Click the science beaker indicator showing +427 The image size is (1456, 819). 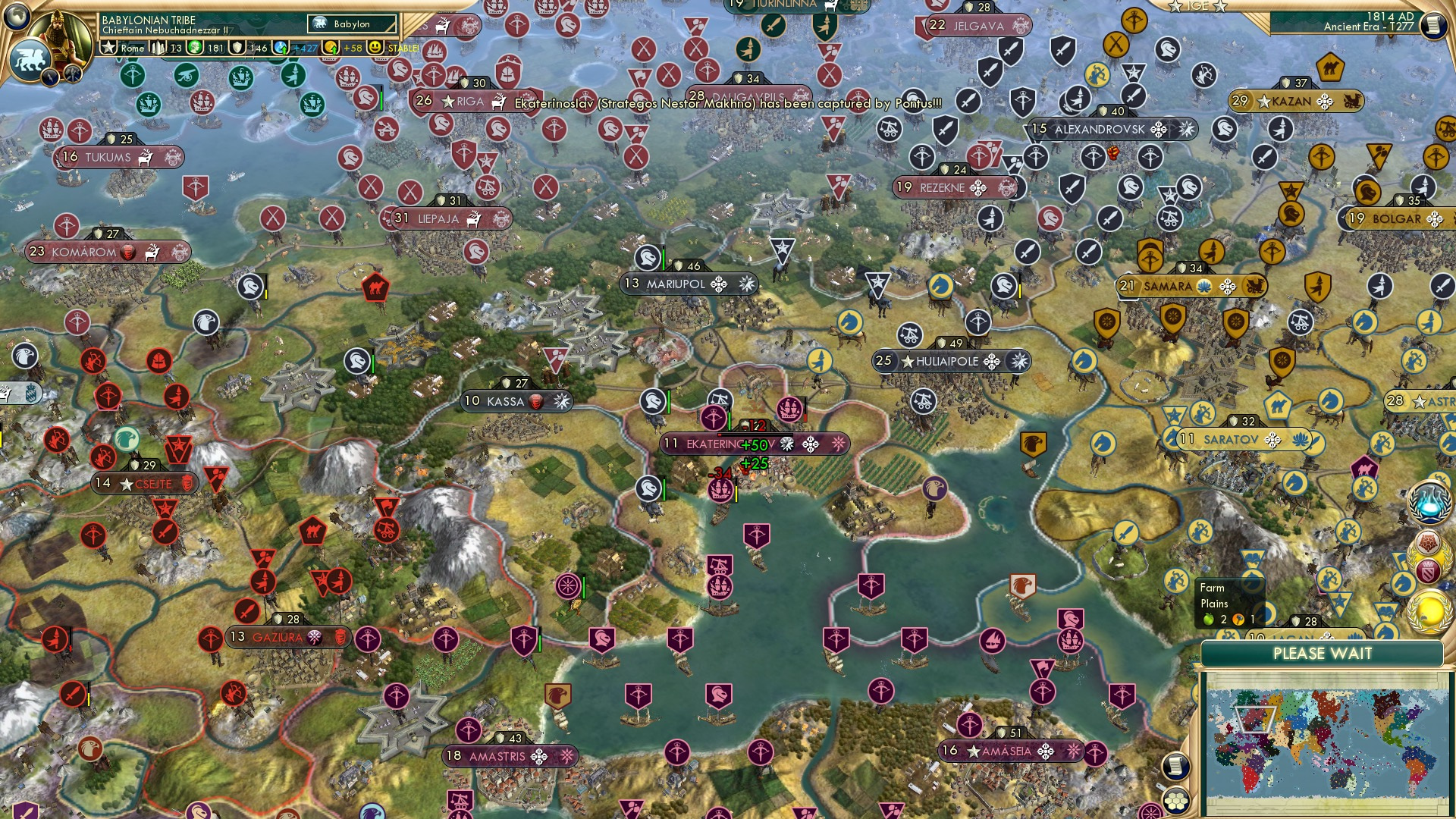[x=281, y=48]
